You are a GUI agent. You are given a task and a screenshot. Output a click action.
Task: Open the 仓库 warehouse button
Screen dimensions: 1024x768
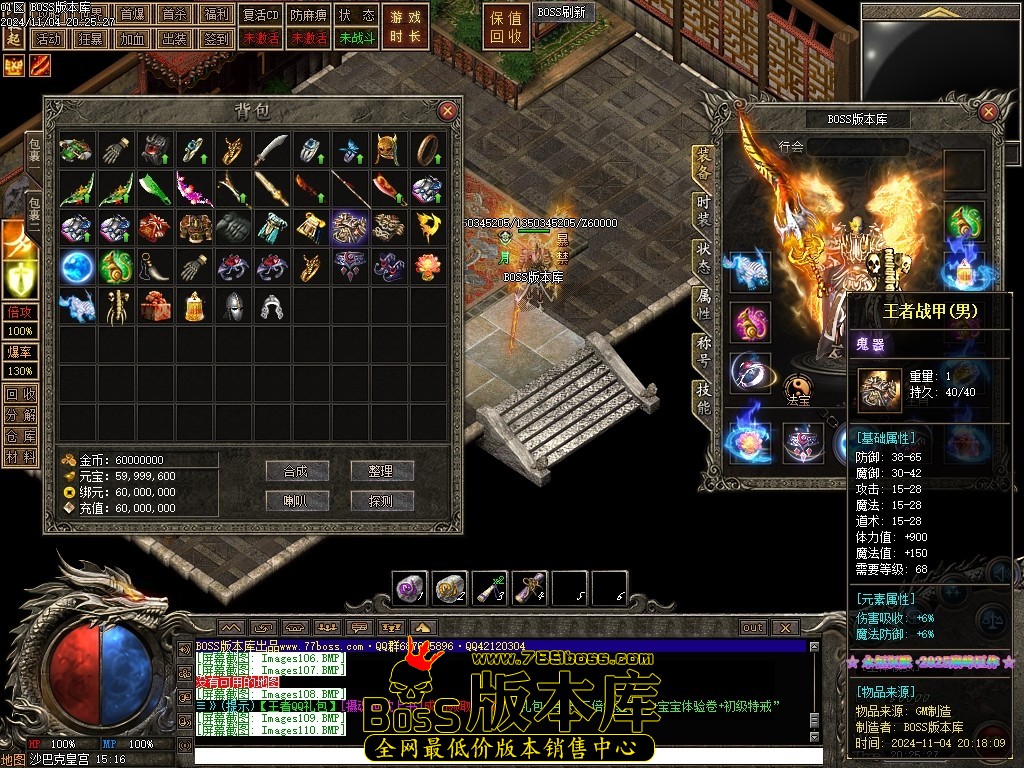click(20, 436)
